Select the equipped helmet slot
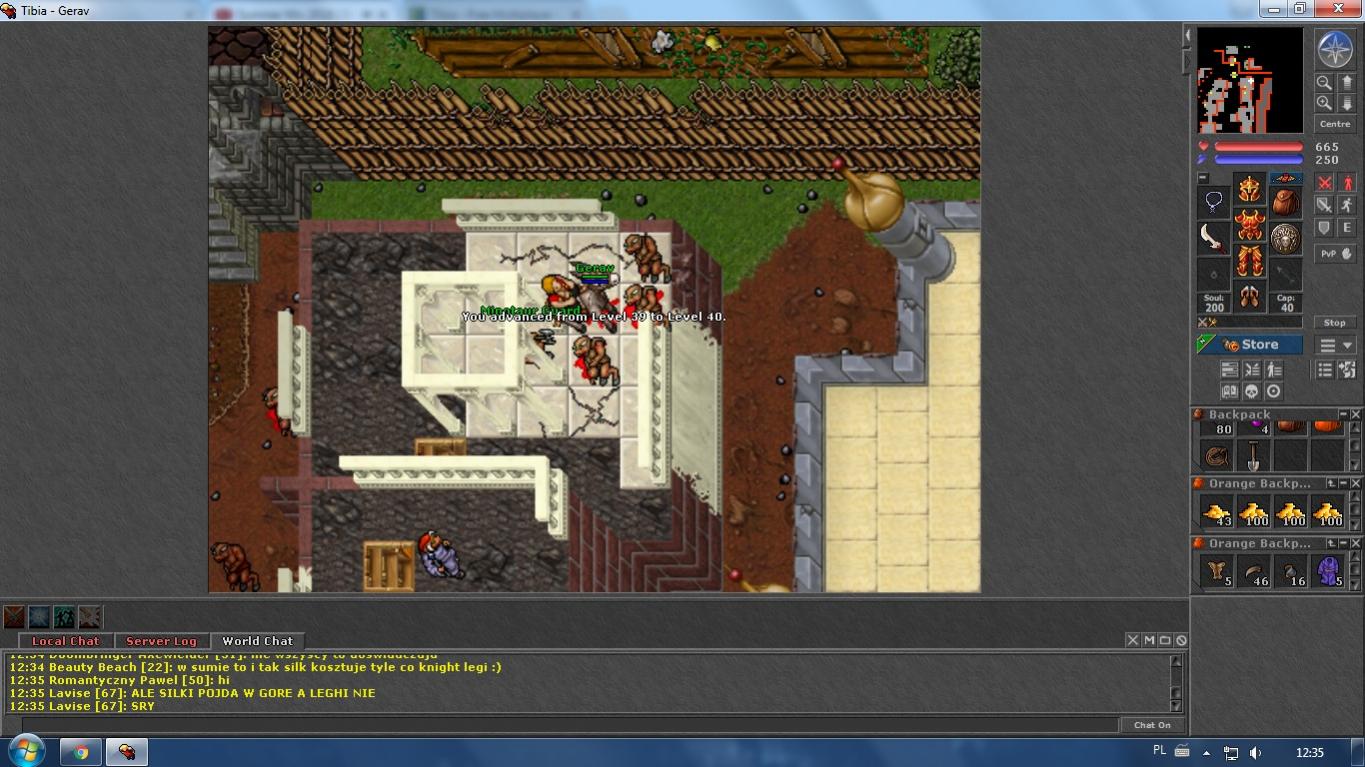 pos(1249,188)
